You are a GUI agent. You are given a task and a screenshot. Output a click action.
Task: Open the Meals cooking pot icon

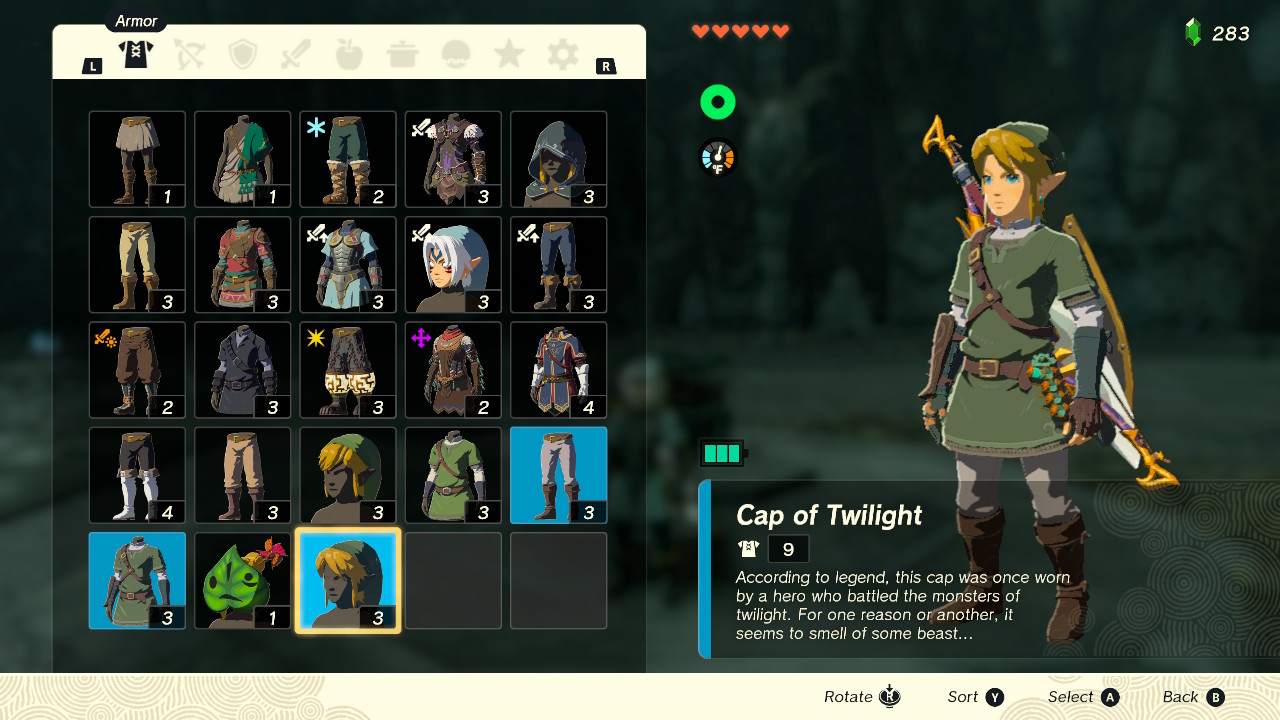click(x=402, y=55)
